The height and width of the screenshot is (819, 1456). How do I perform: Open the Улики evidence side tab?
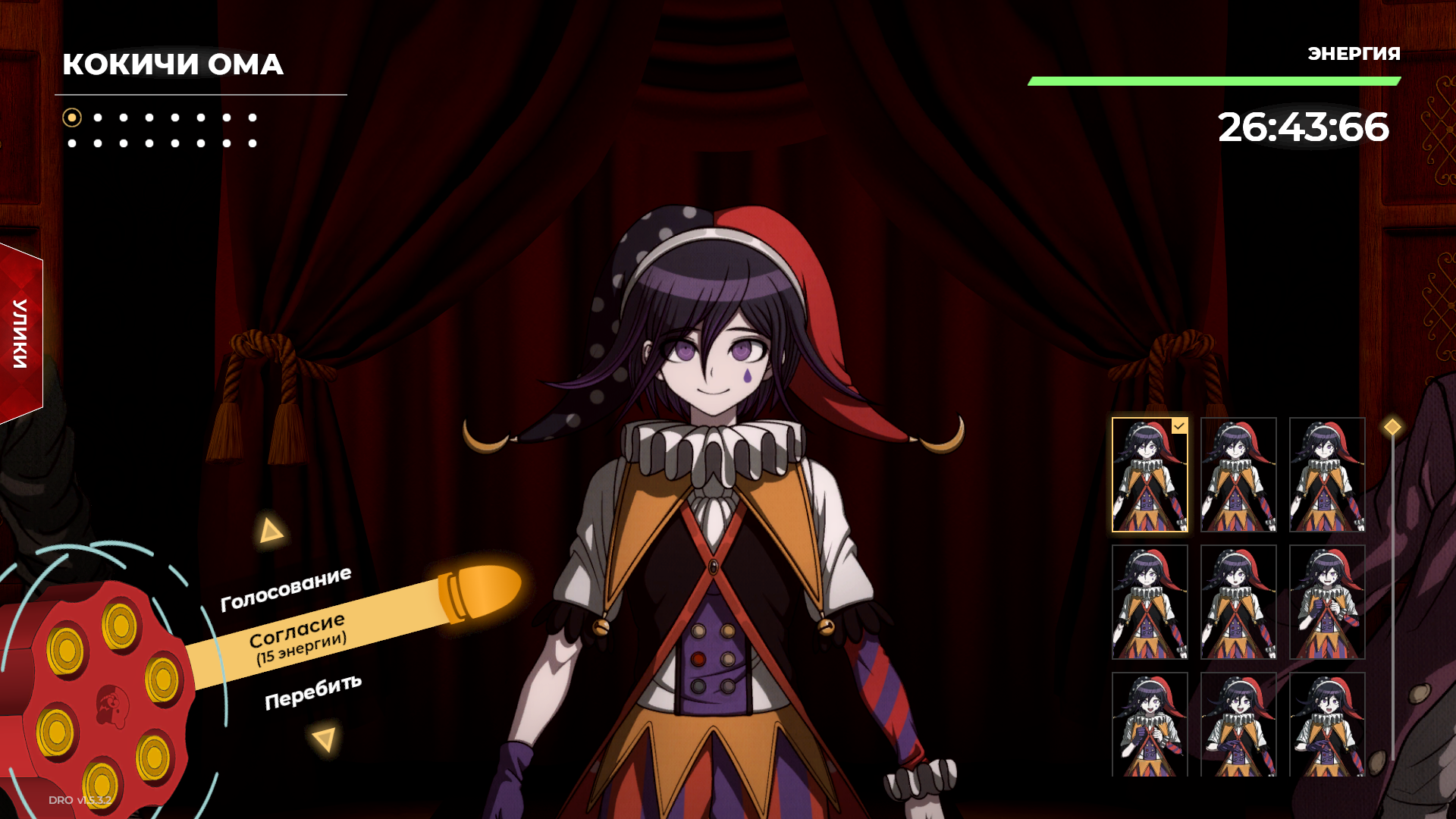point(20,334)
